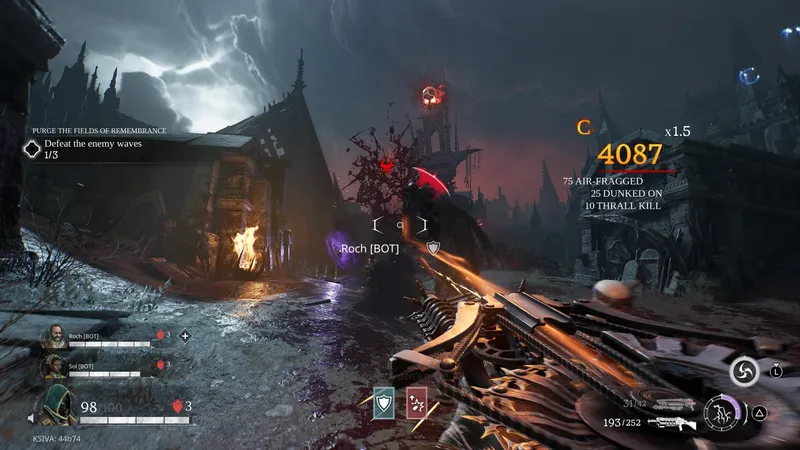Select the red damage boost card
This screenshot has width=800, height=450.
click(x=417, y=401)
